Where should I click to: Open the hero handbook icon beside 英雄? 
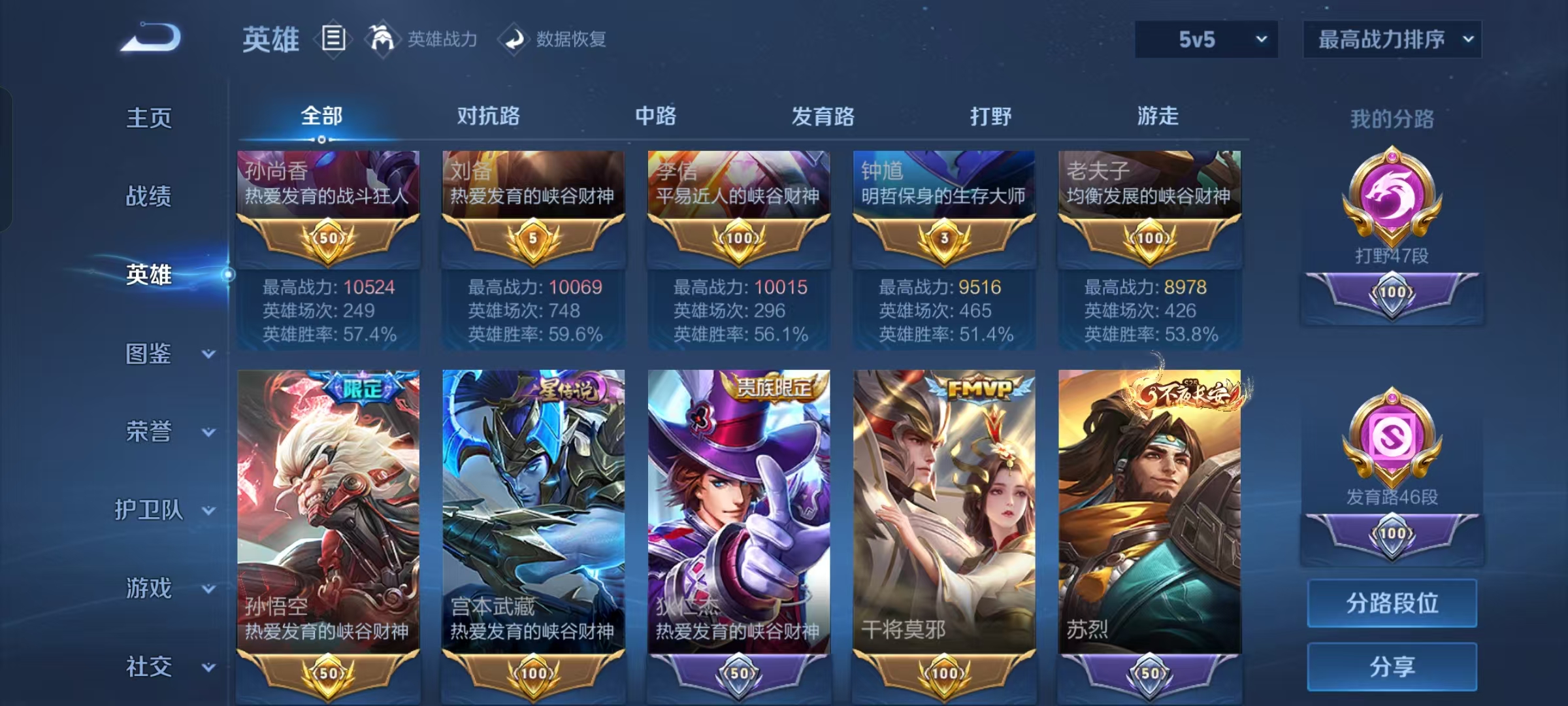click(x=335, y=39)
